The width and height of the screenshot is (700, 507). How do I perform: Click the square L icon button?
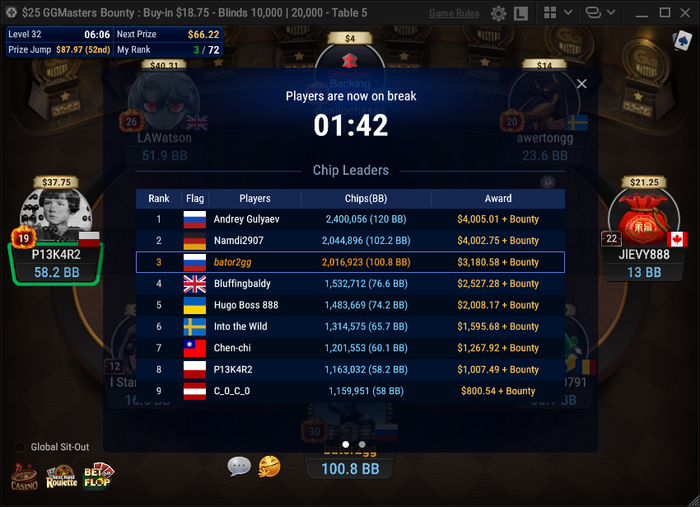(x=521, y=14)
